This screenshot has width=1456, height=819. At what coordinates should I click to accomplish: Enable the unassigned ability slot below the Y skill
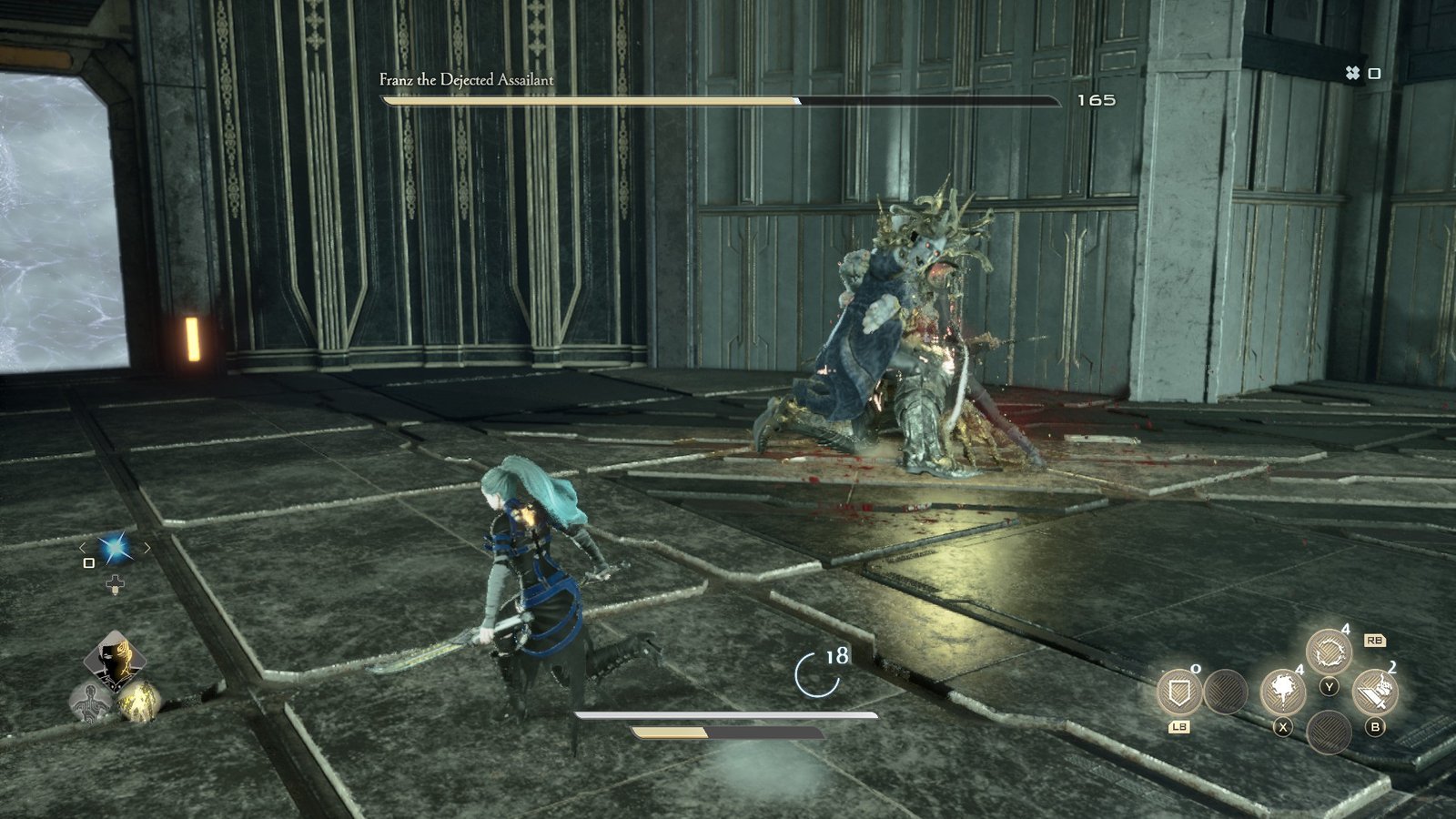coord(1329,733)
